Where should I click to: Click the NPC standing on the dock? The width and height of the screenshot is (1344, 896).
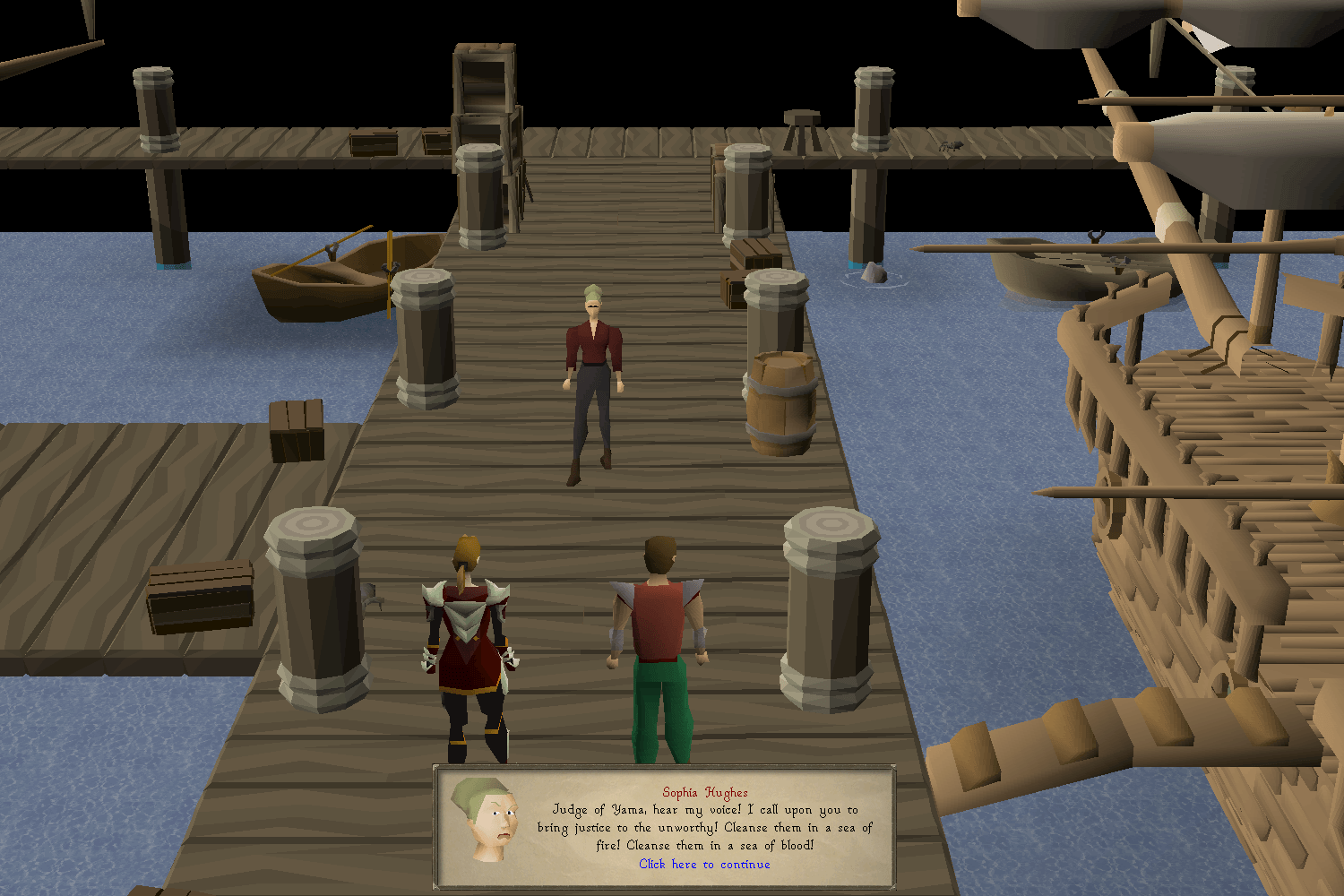click(593, 376)
